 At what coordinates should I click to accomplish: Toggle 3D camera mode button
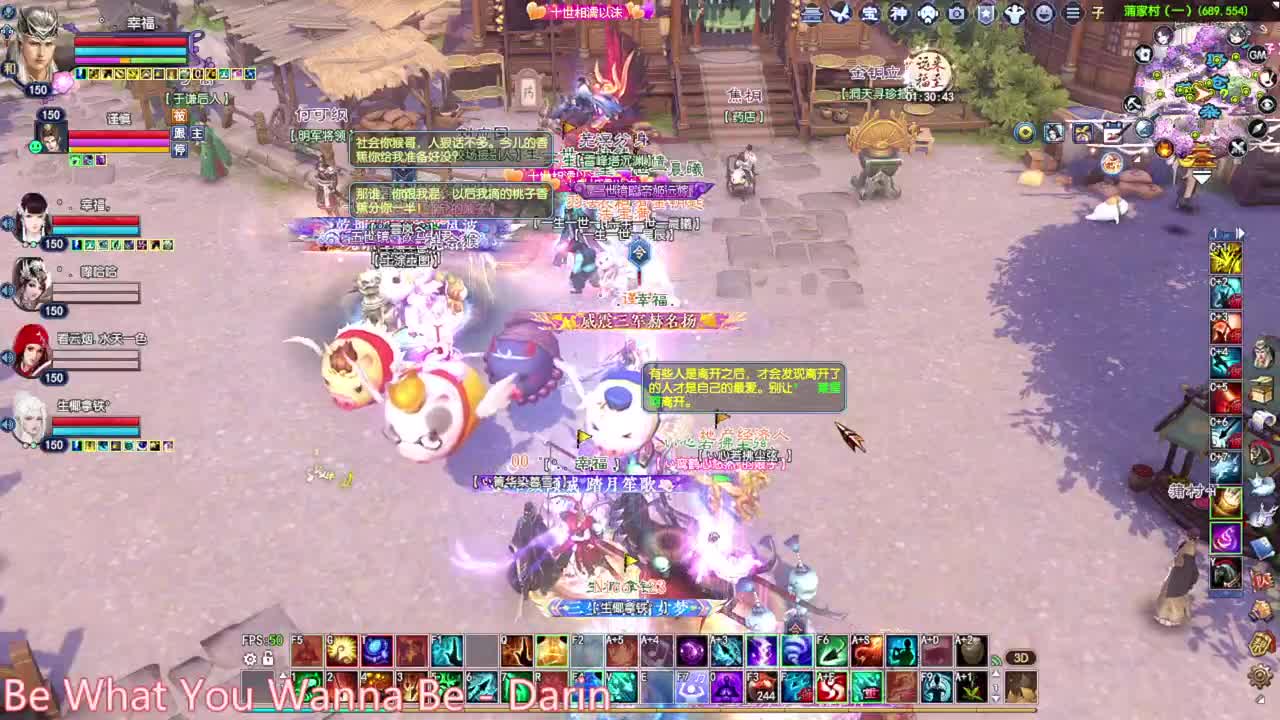click(x=1021, y=657)
